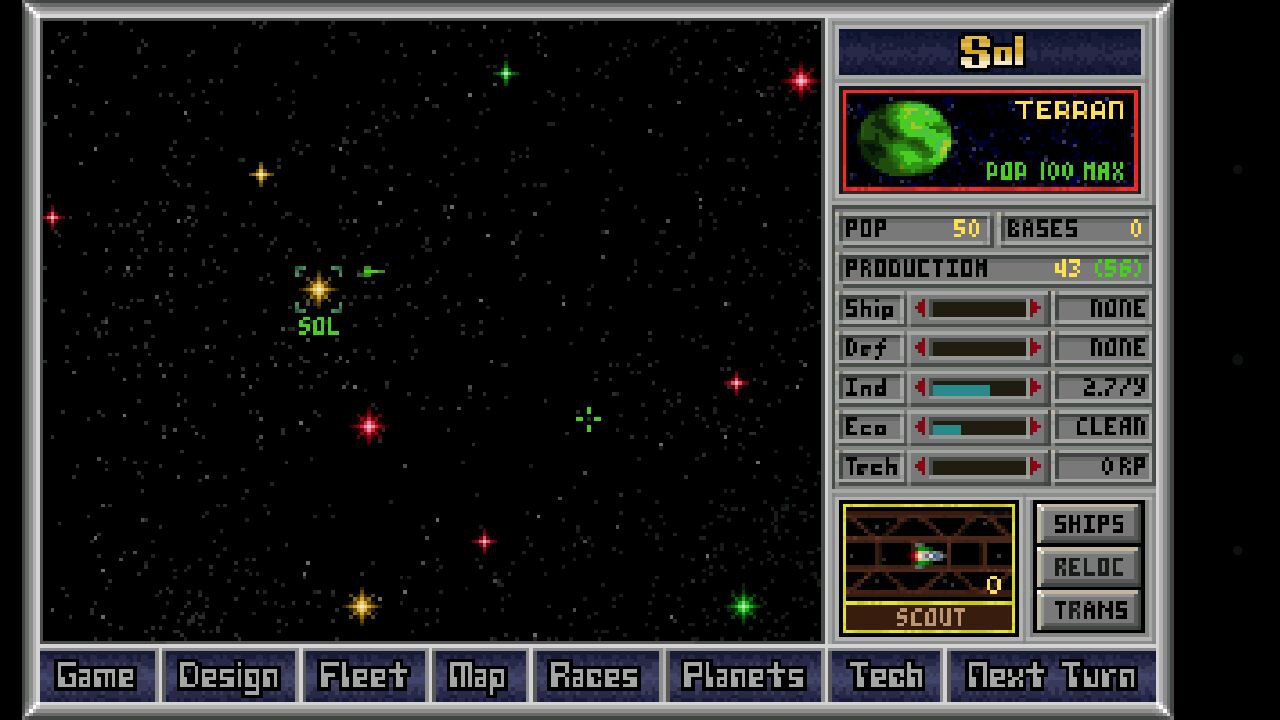The width and height of the screenshot is (1280, 720).
Task: Adjust the Def spending slider bar
Action: (978, 348)
